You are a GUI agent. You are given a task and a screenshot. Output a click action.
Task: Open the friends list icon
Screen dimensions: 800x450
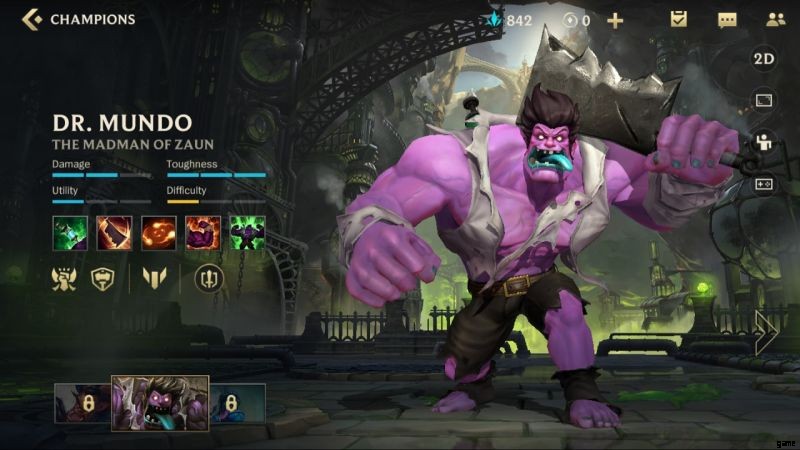pyautogui.click(x=775, y=19)
